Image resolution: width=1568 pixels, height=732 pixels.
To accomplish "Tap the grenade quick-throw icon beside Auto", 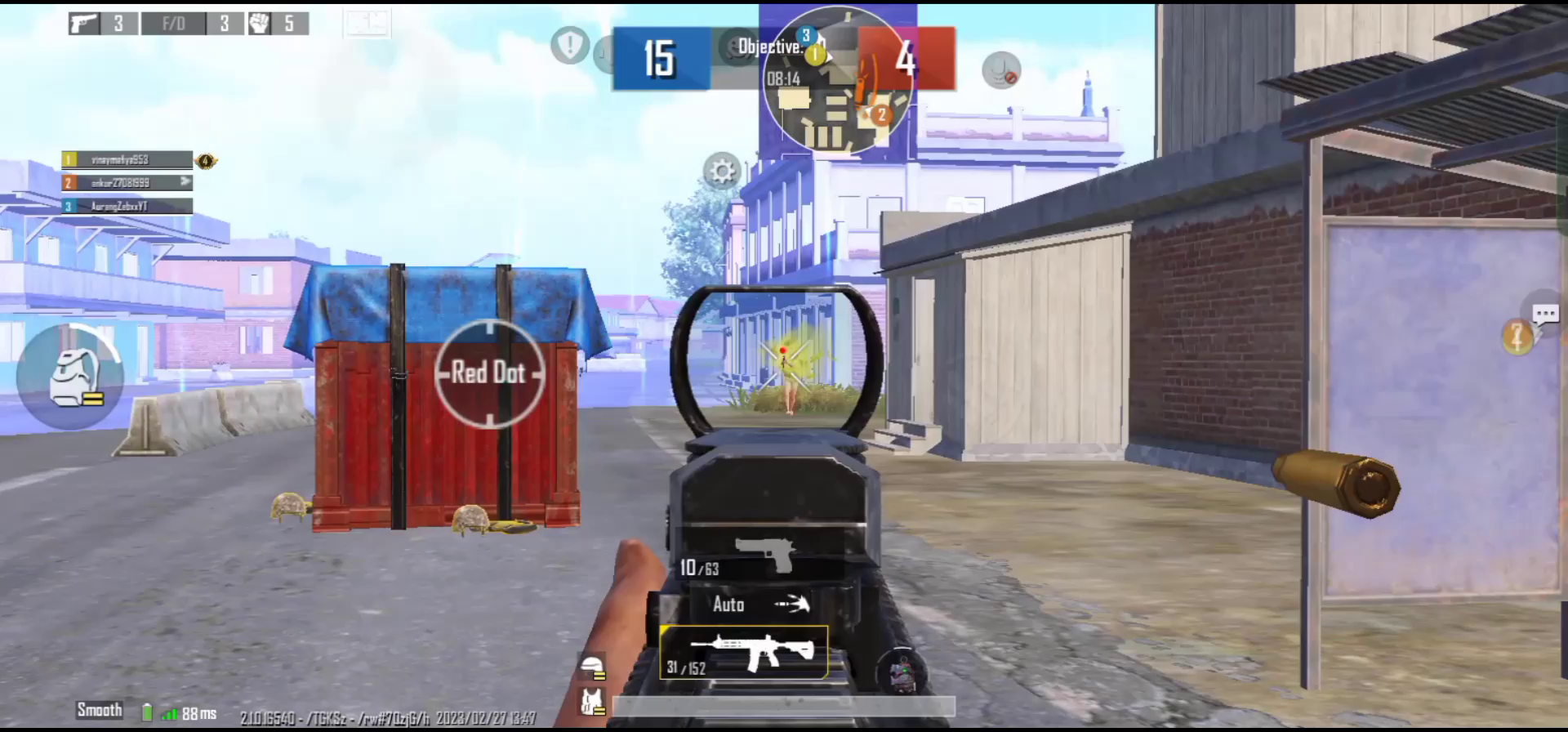I will click(793, 605).
